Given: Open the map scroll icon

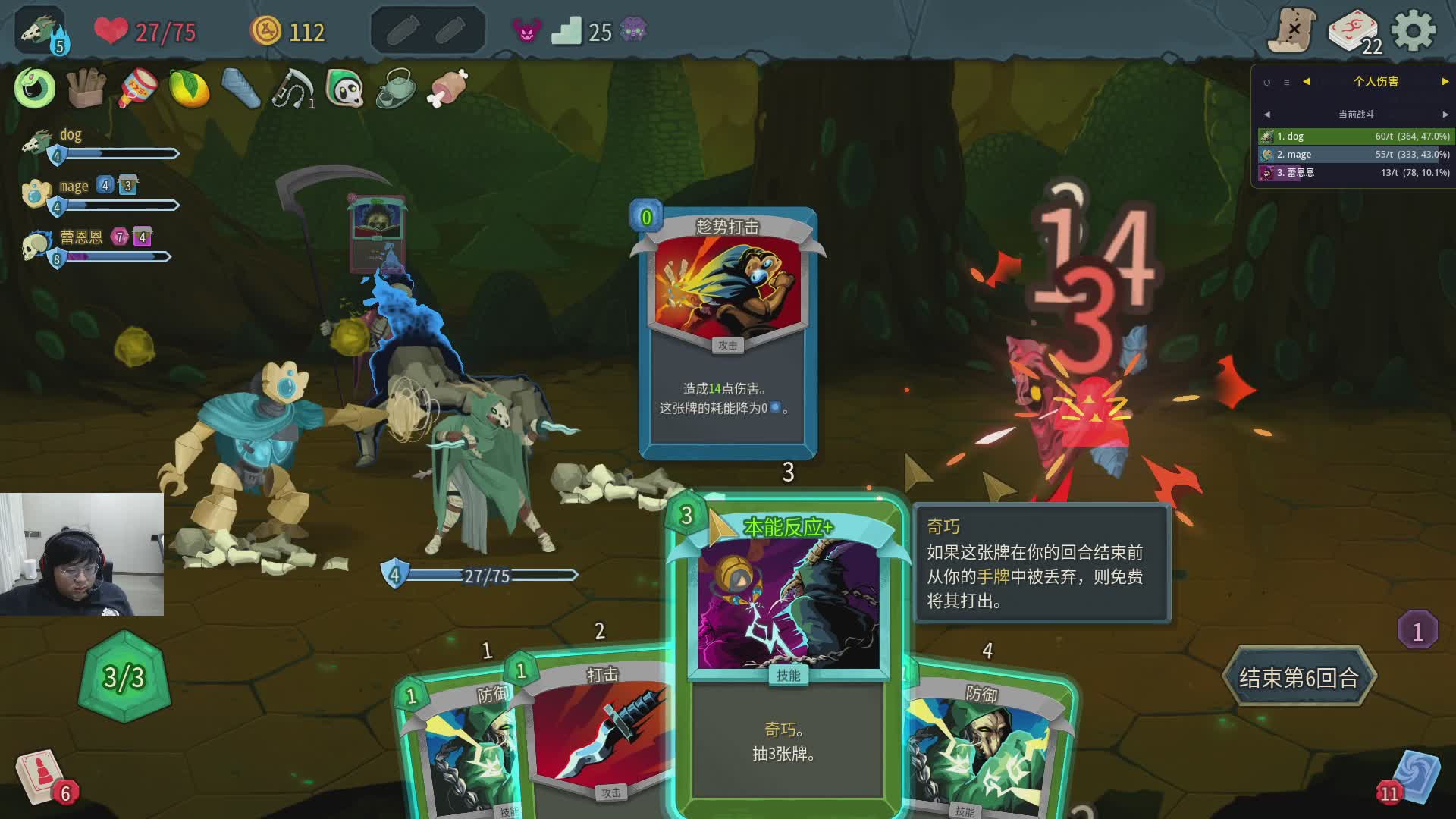Looking at the screenshot, I should (x=1292, y=32).
